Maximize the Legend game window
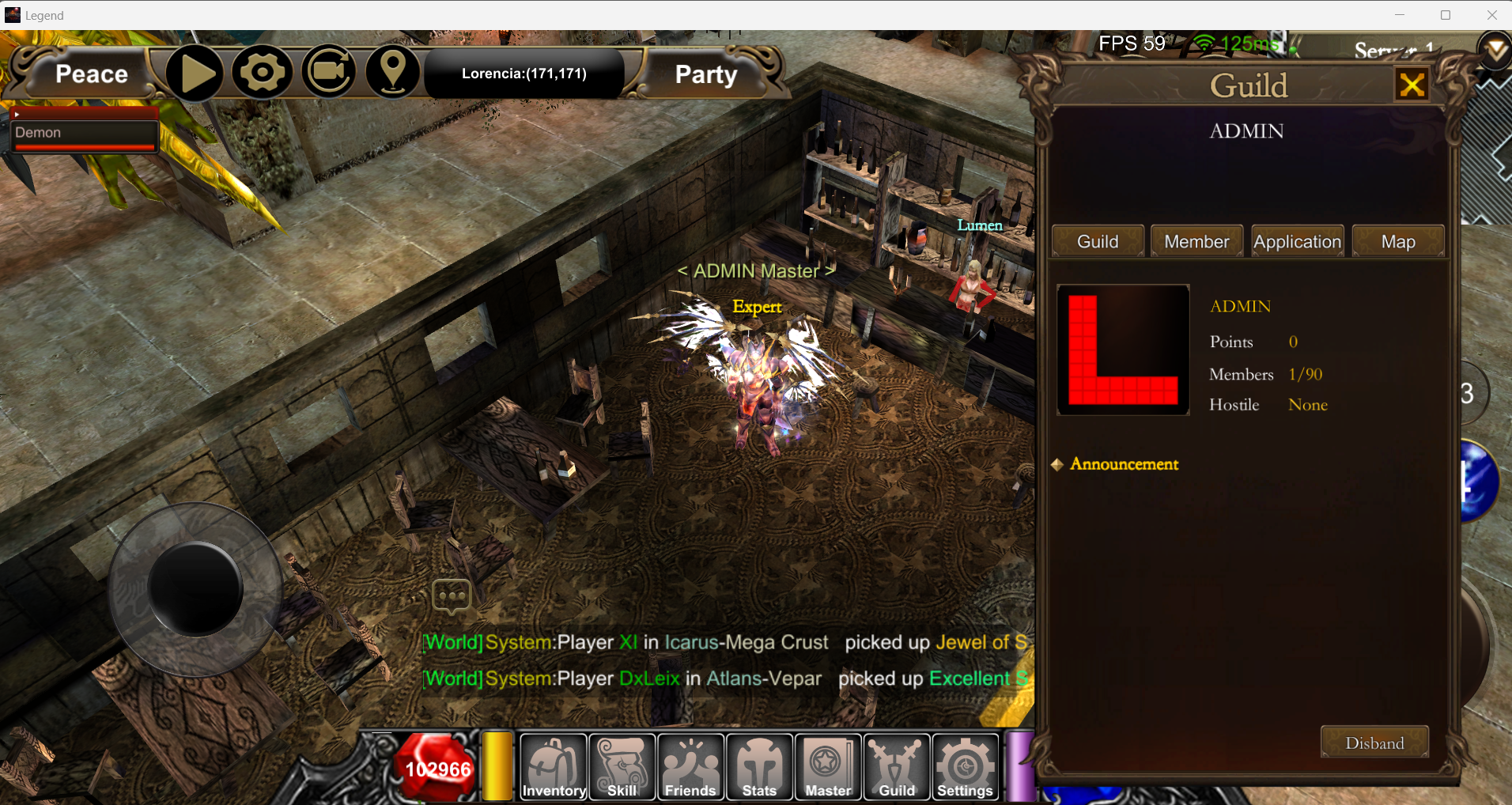This screenshot has height=805, width=1512. (1446, 15)
